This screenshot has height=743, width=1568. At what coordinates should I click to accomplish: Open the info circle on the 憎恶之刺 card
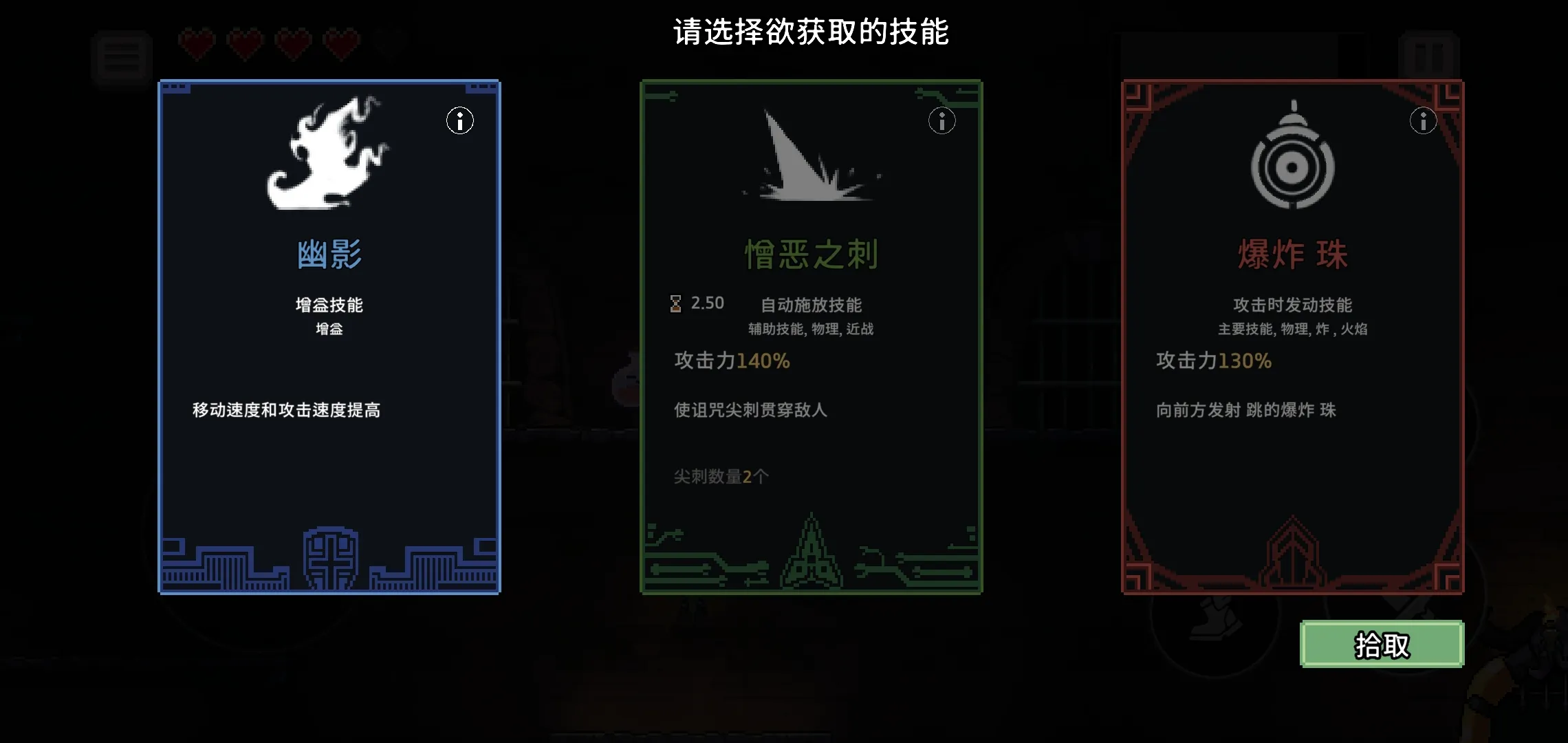pyautogui.click(x=942, y=120)
